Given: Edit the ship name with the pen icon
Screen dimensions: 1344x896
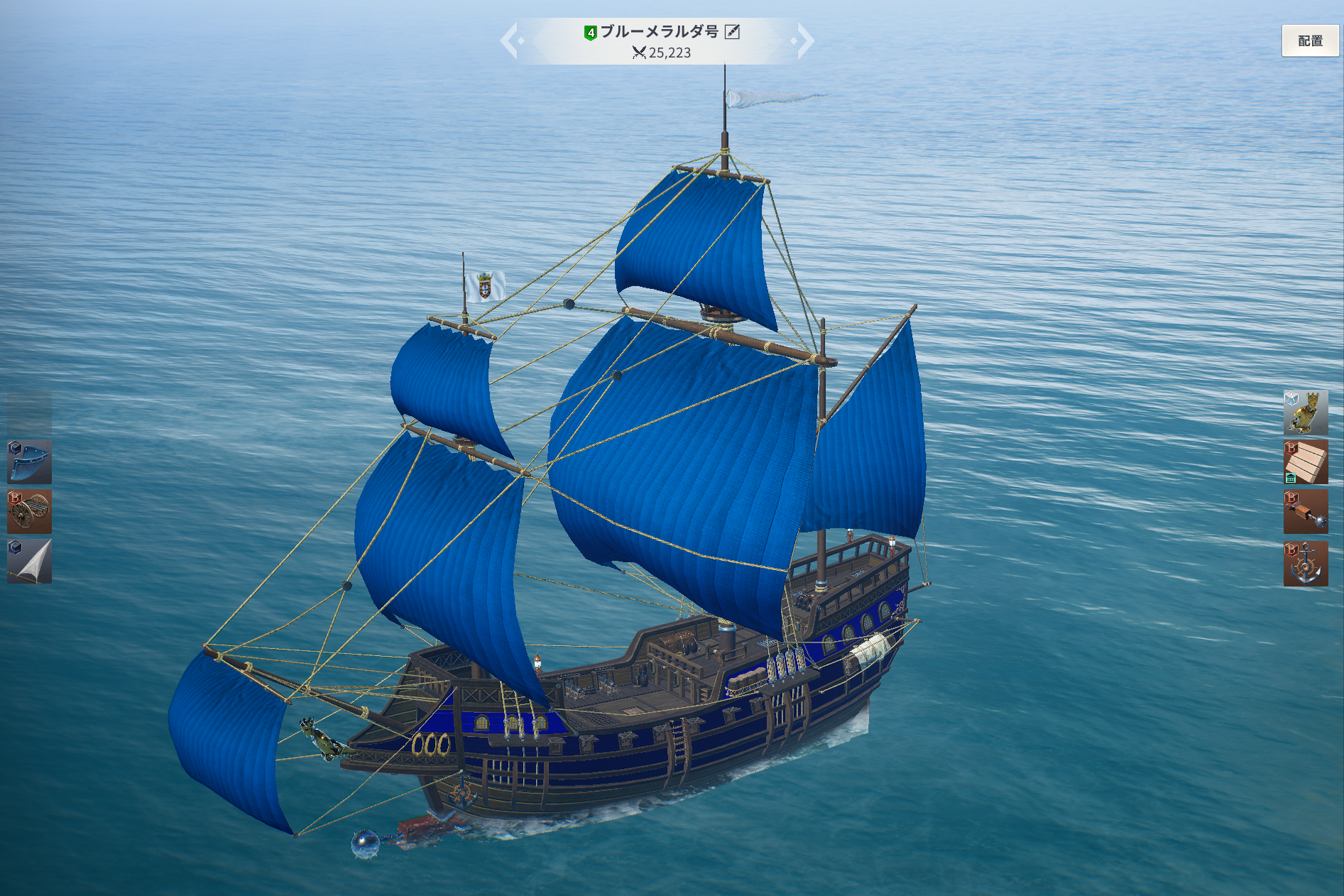Looking at the screenshot, I should pyautogui.click(x=732, y=32).
